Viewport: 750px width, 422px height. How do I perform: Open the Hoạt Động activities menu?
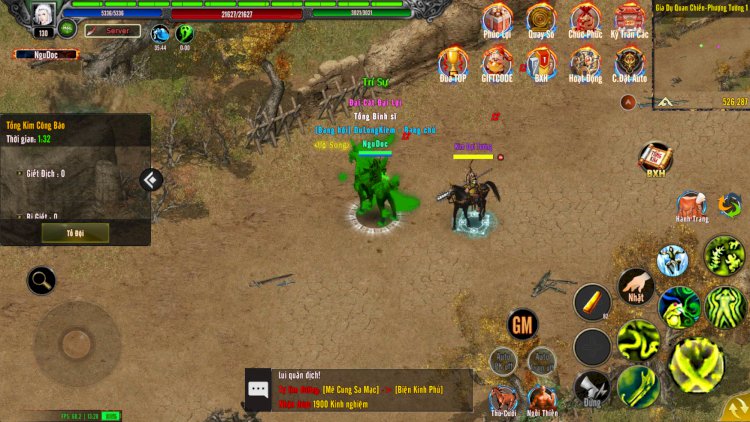pos(585,62)
